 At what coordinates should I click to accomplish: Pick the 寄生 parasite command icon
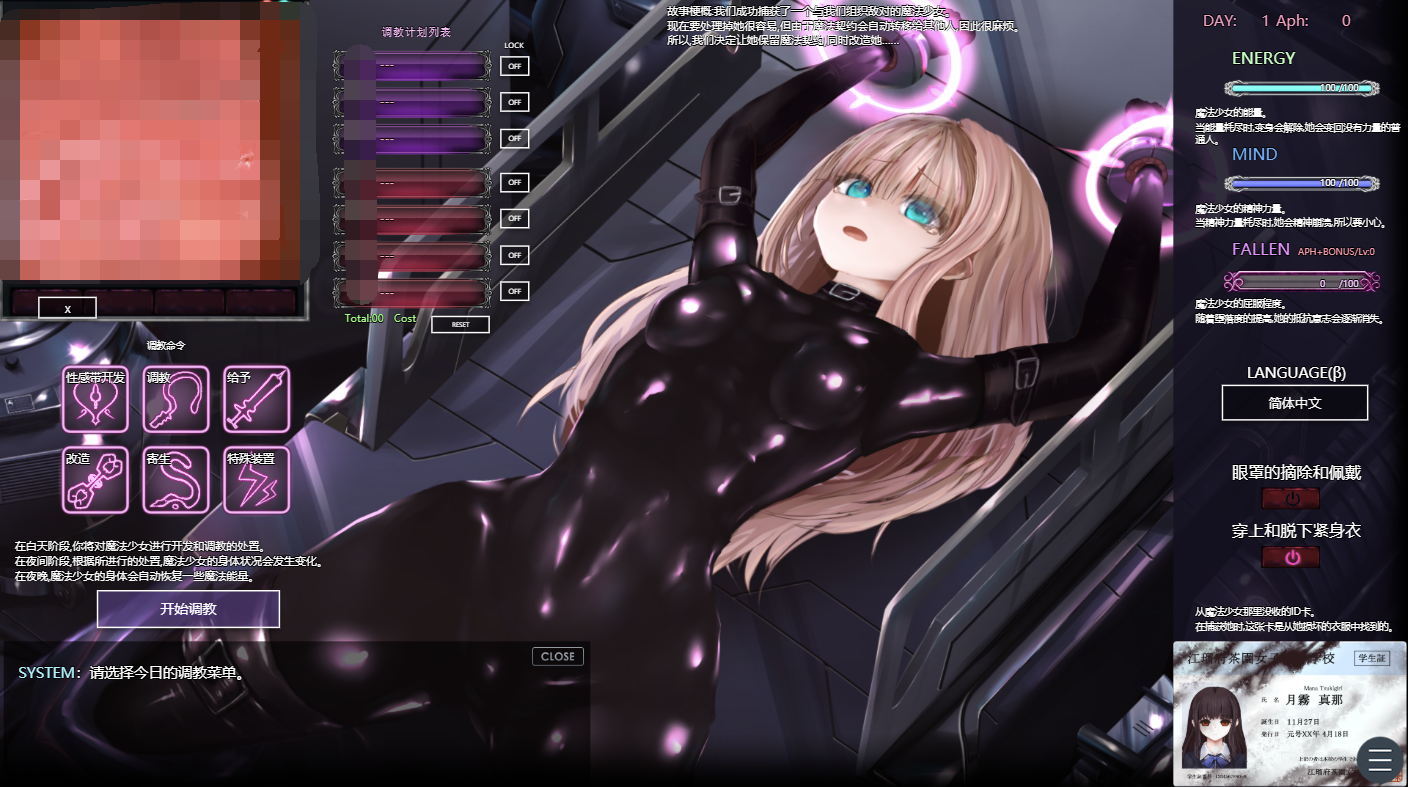176,481
